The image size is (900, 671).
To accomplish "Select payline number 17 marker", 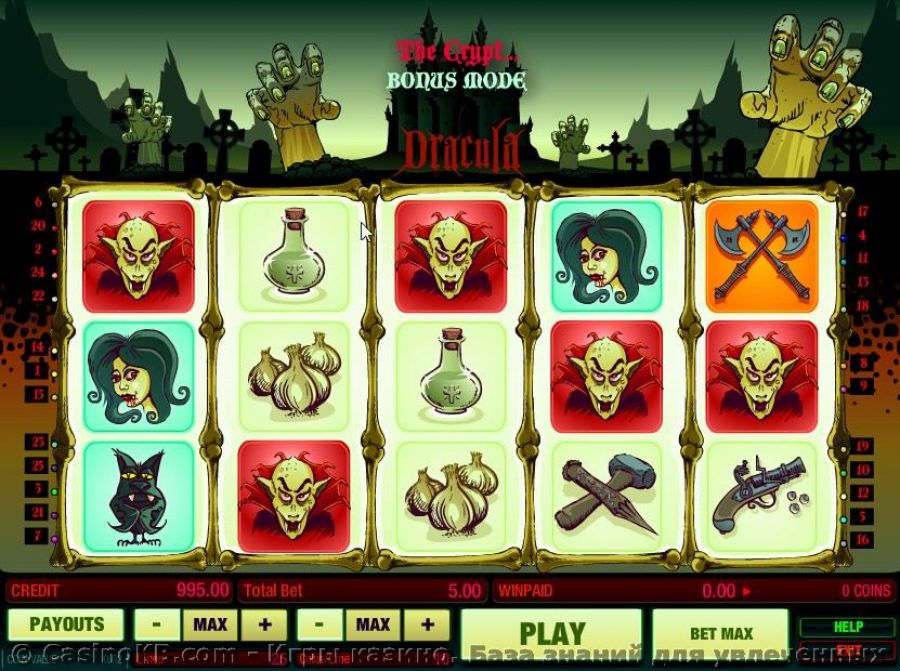I will tap(862, 212).
